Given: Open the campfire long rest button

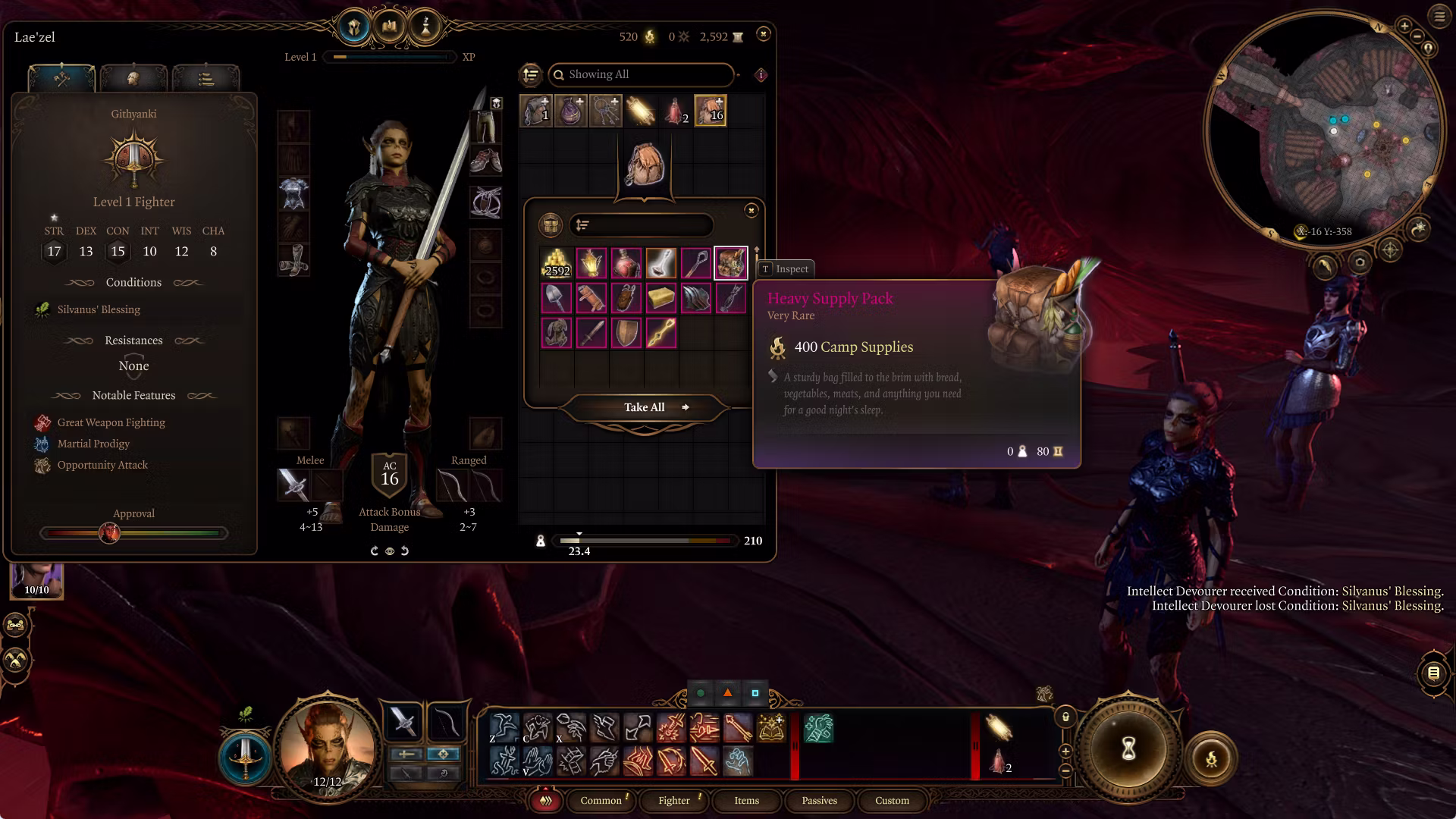Looking at the screenshot, I should [x=1211, y=758].
